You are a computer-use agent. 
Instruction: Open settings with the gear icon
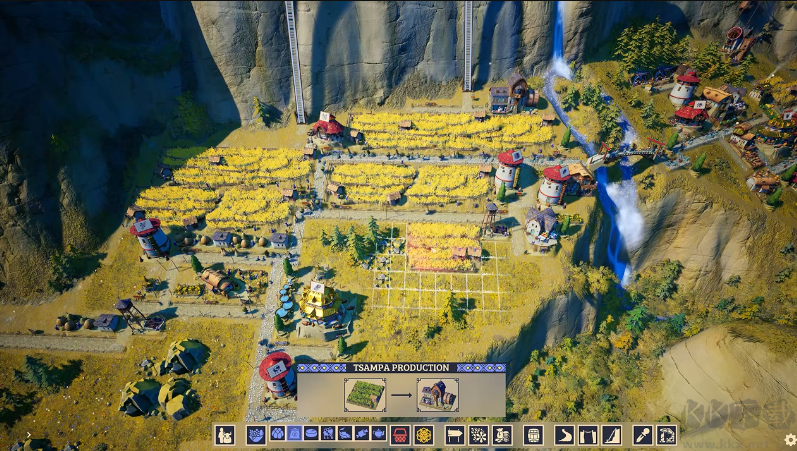790,439
